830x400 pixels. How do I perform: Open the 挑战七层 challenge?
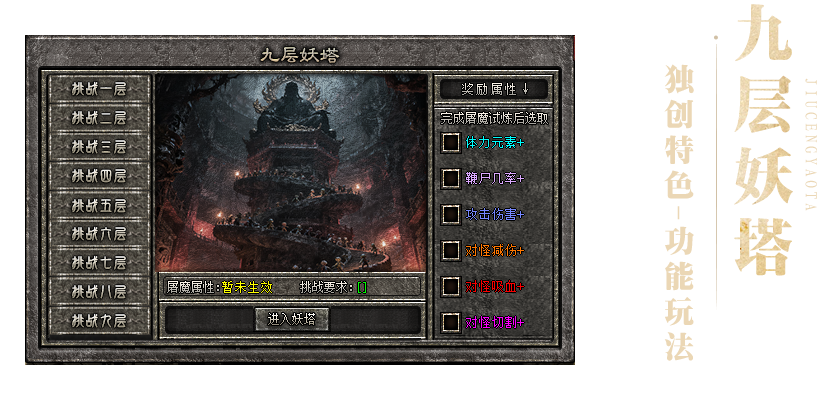[x=99, y=263]
